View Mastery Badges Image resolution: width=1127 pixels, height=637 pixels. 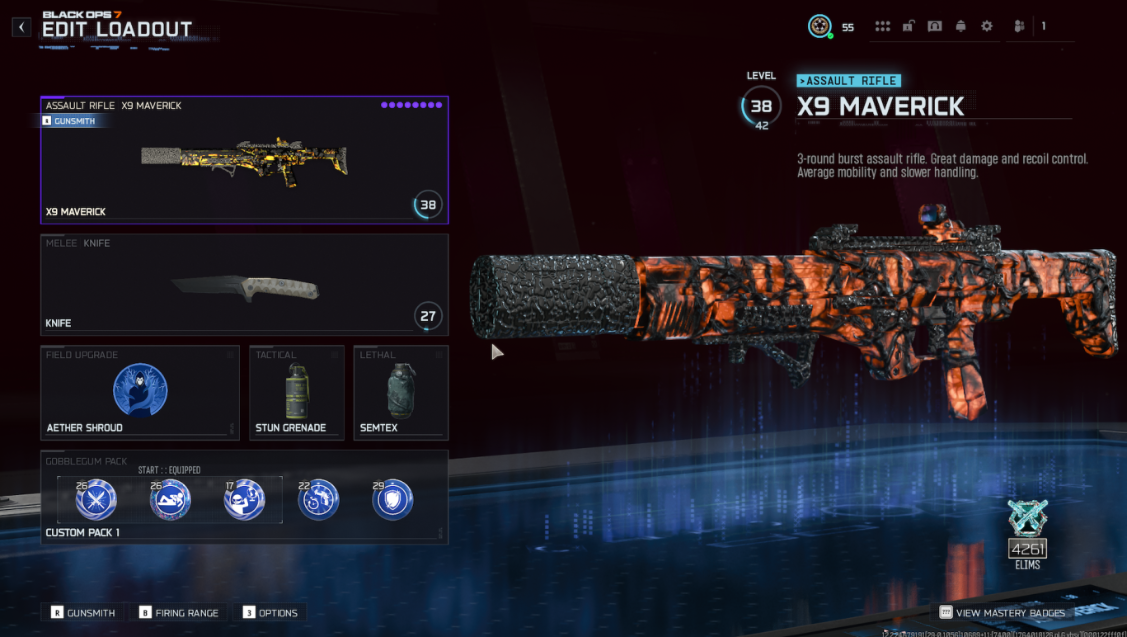point(1002,613)
